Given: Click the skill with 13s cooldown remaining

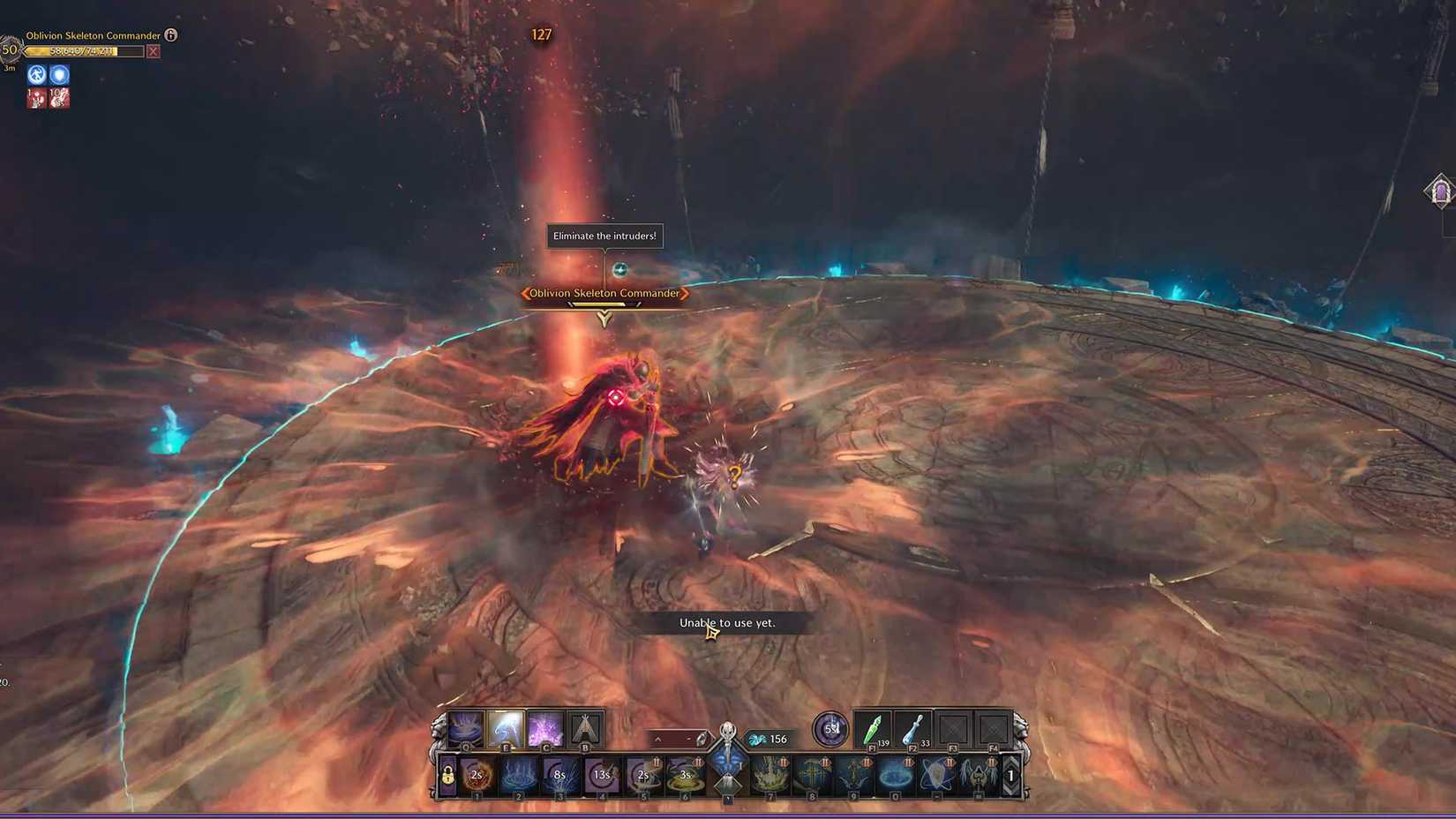Looking at the screenshot, I should [602, 775].
